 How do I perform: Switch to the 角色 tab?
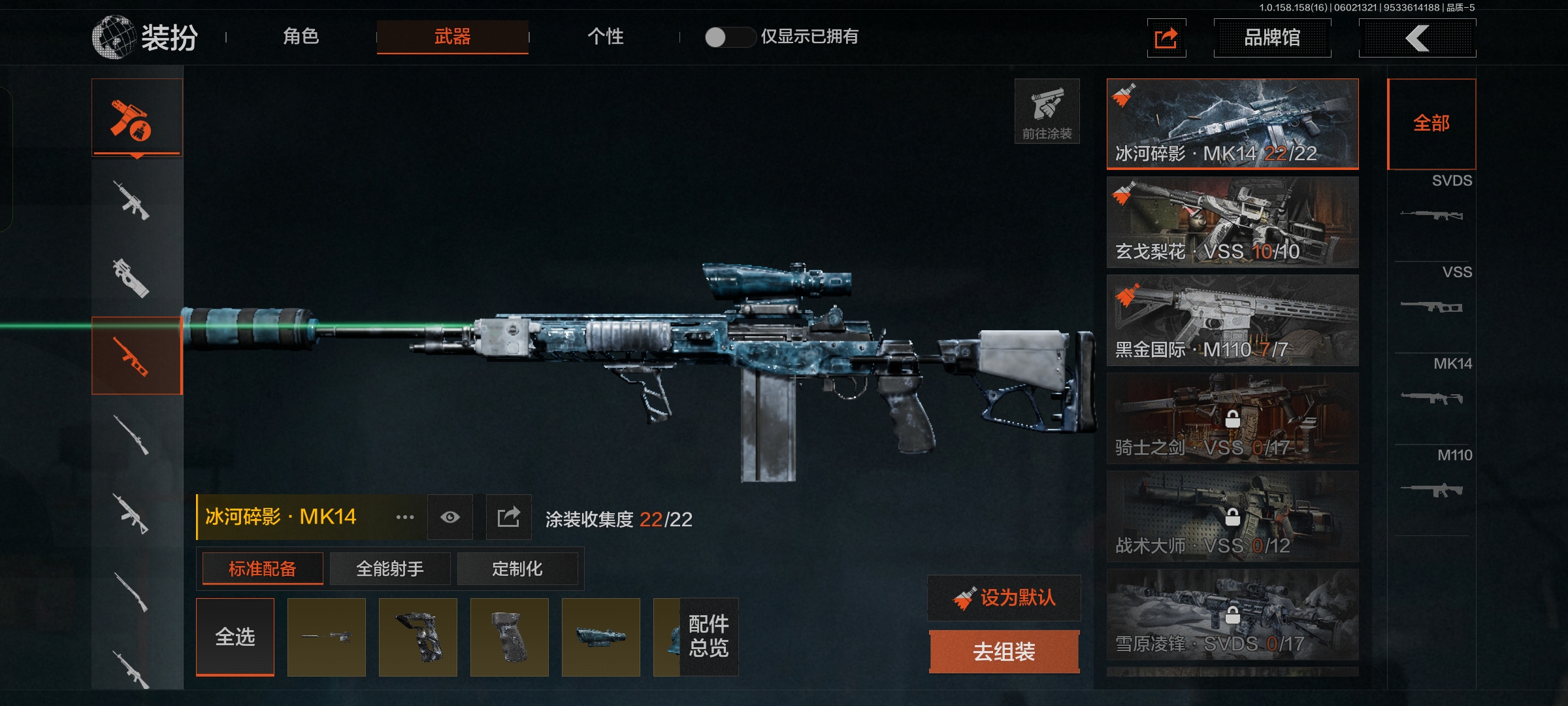pos(301,37)
